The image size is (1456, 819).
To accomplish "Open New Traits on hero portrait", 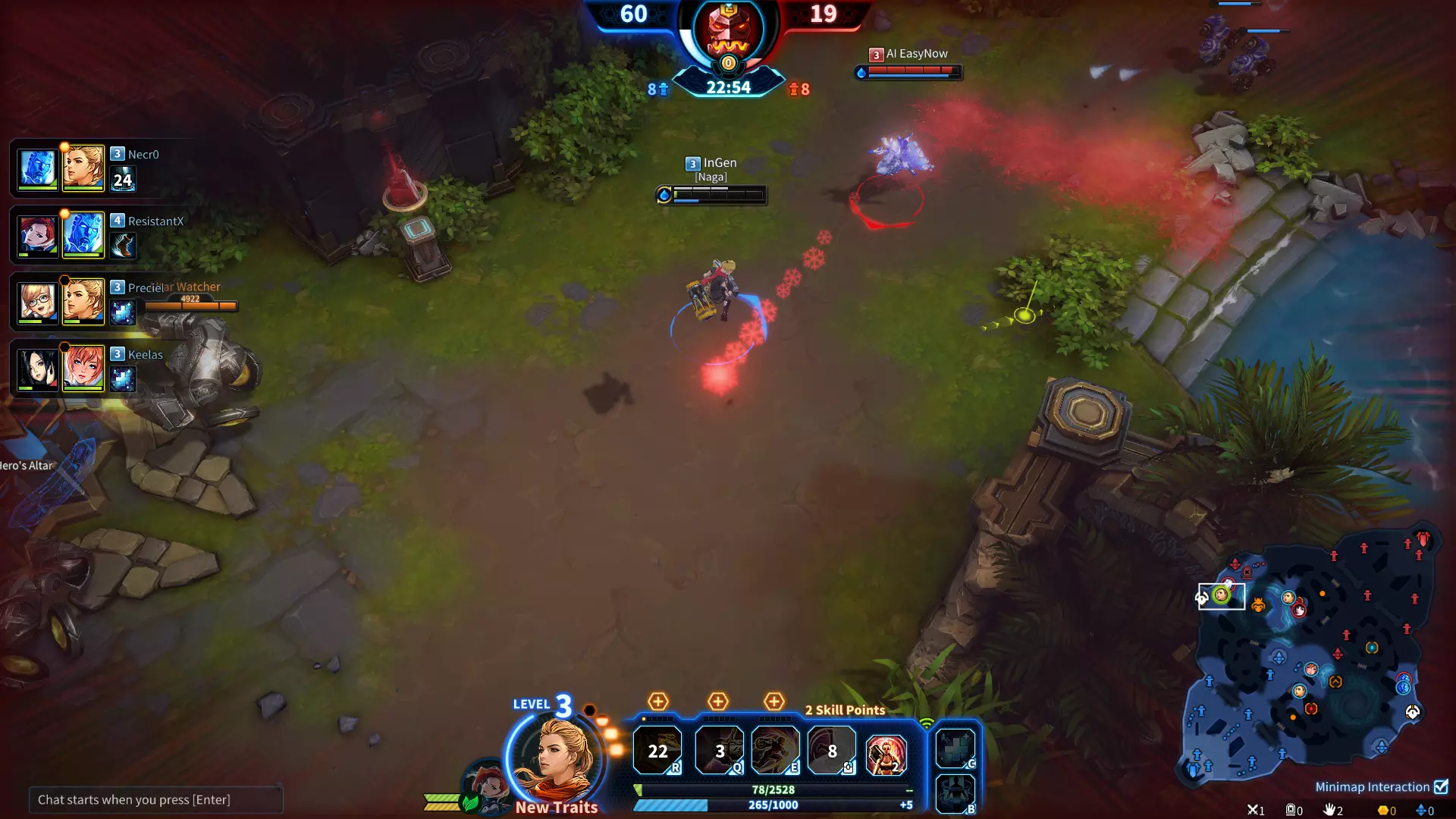I will (557, 807).
